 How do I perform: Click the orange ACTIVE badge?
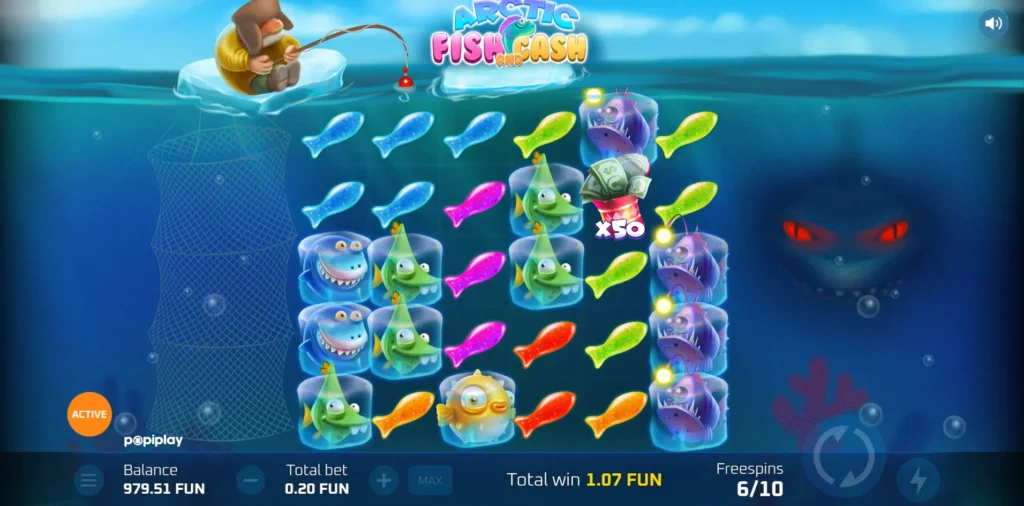click(x=89, y=414)
